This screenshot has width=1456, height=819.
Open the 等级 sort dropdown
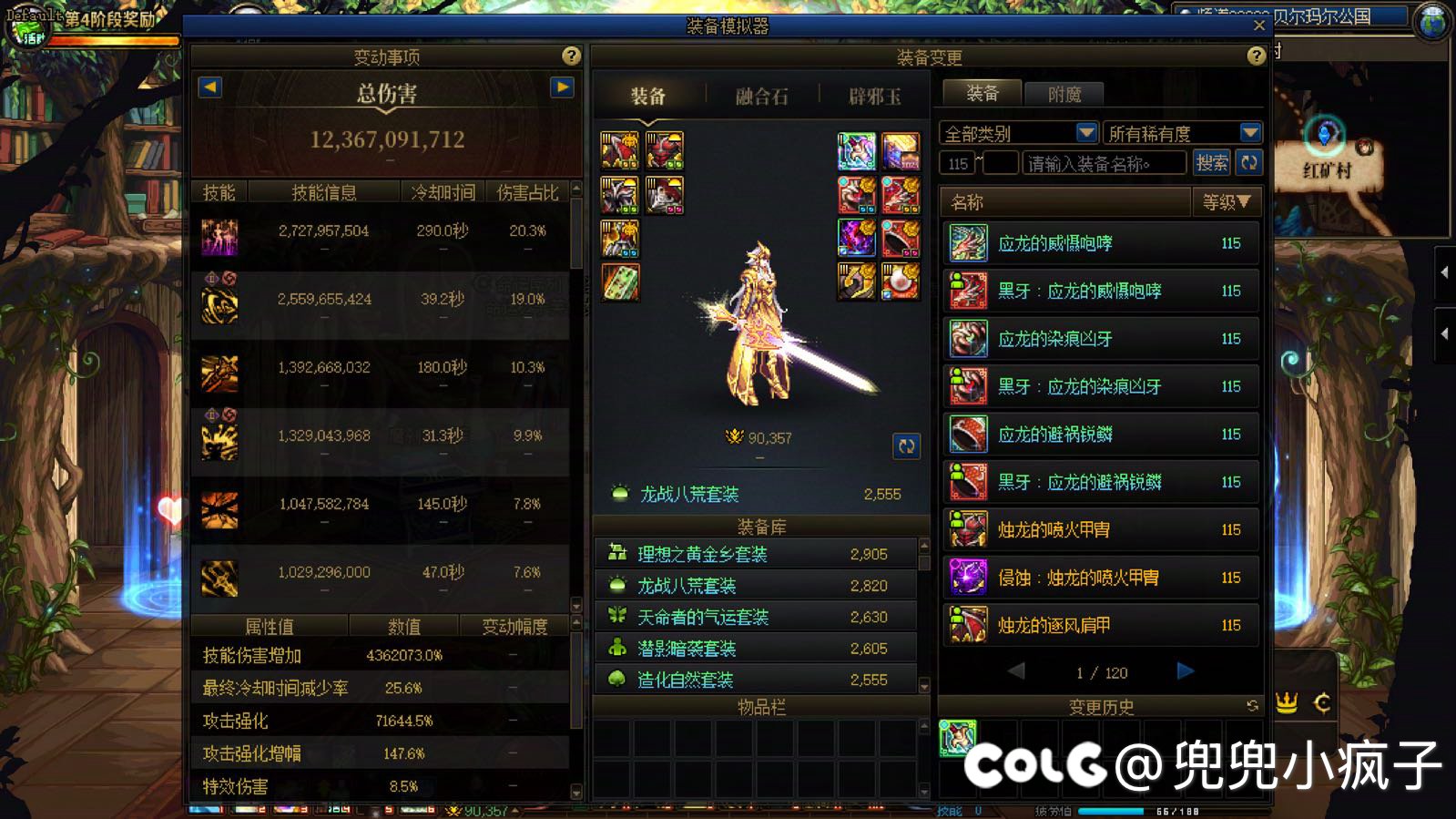tap(1227, 201)
